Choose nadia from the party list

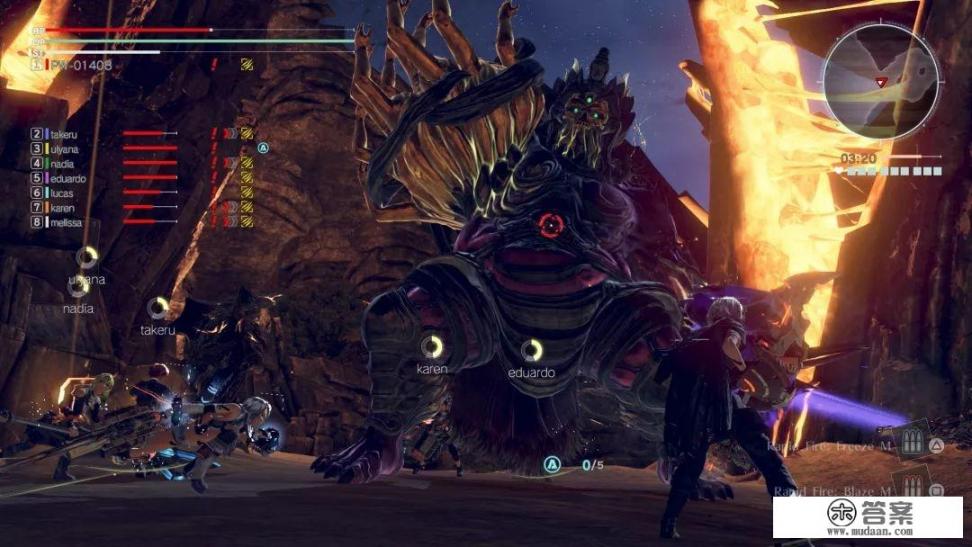click(x=61, y=163)
